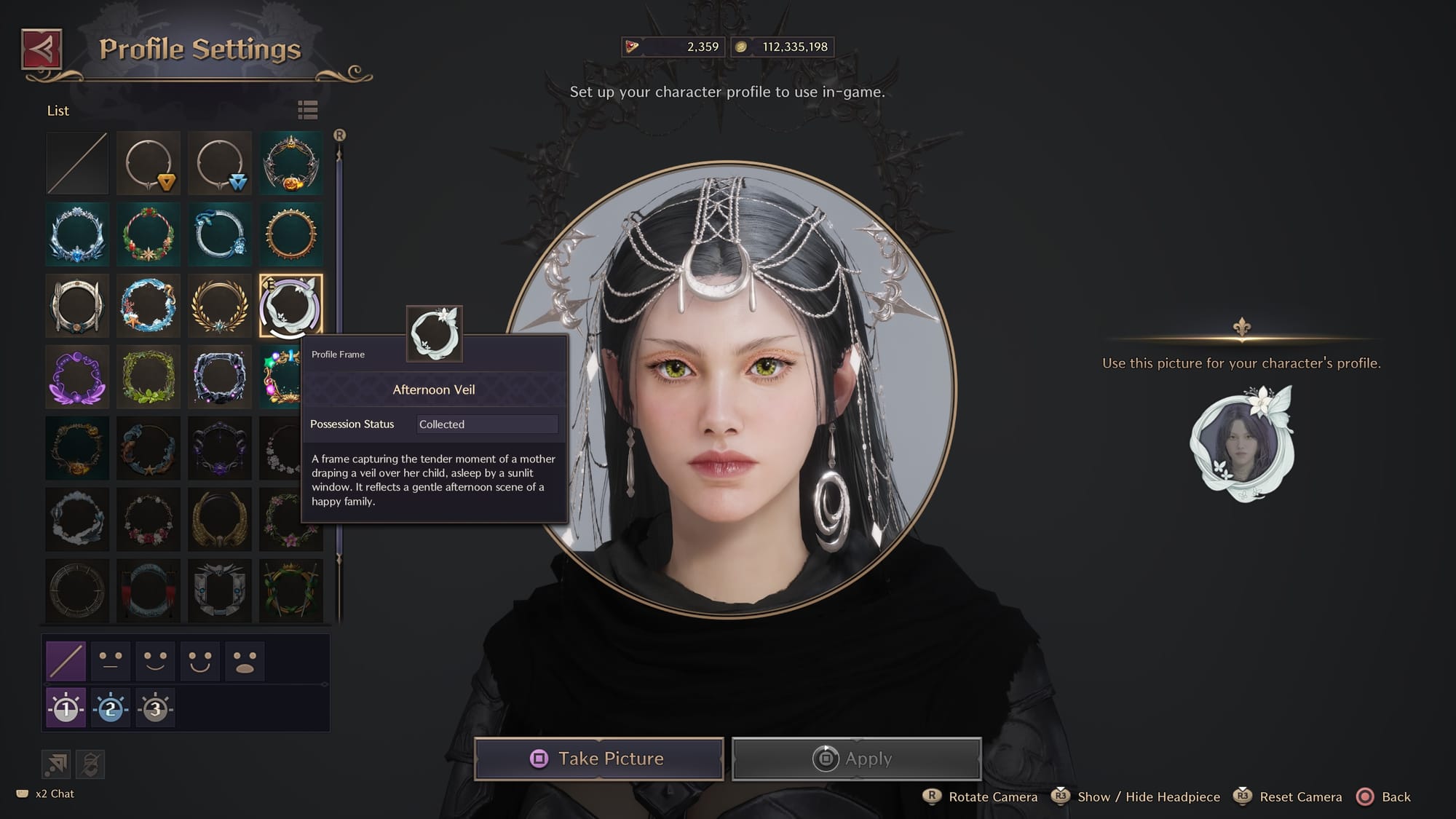Choose the wide grin expression
The width and height of the screenshot is (1456, 819).
[x=200, y=661]
